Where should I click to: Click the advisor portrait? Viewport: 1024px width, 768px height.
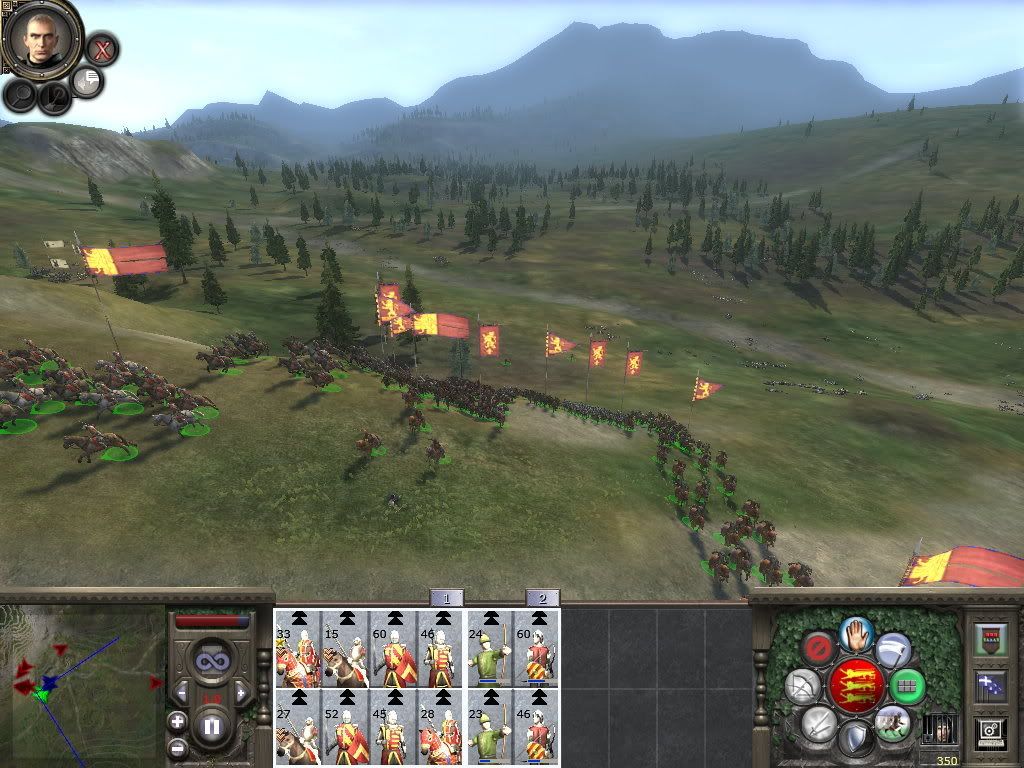click(41, 39)
